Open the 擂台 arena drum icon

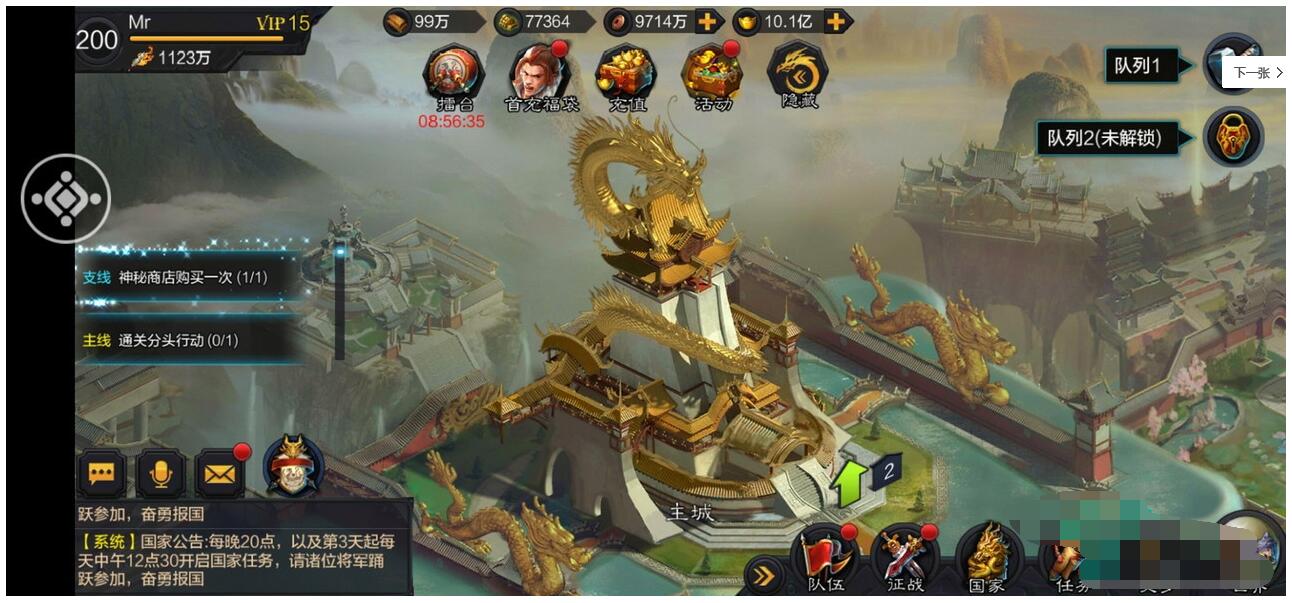click(x=454, y=73)
